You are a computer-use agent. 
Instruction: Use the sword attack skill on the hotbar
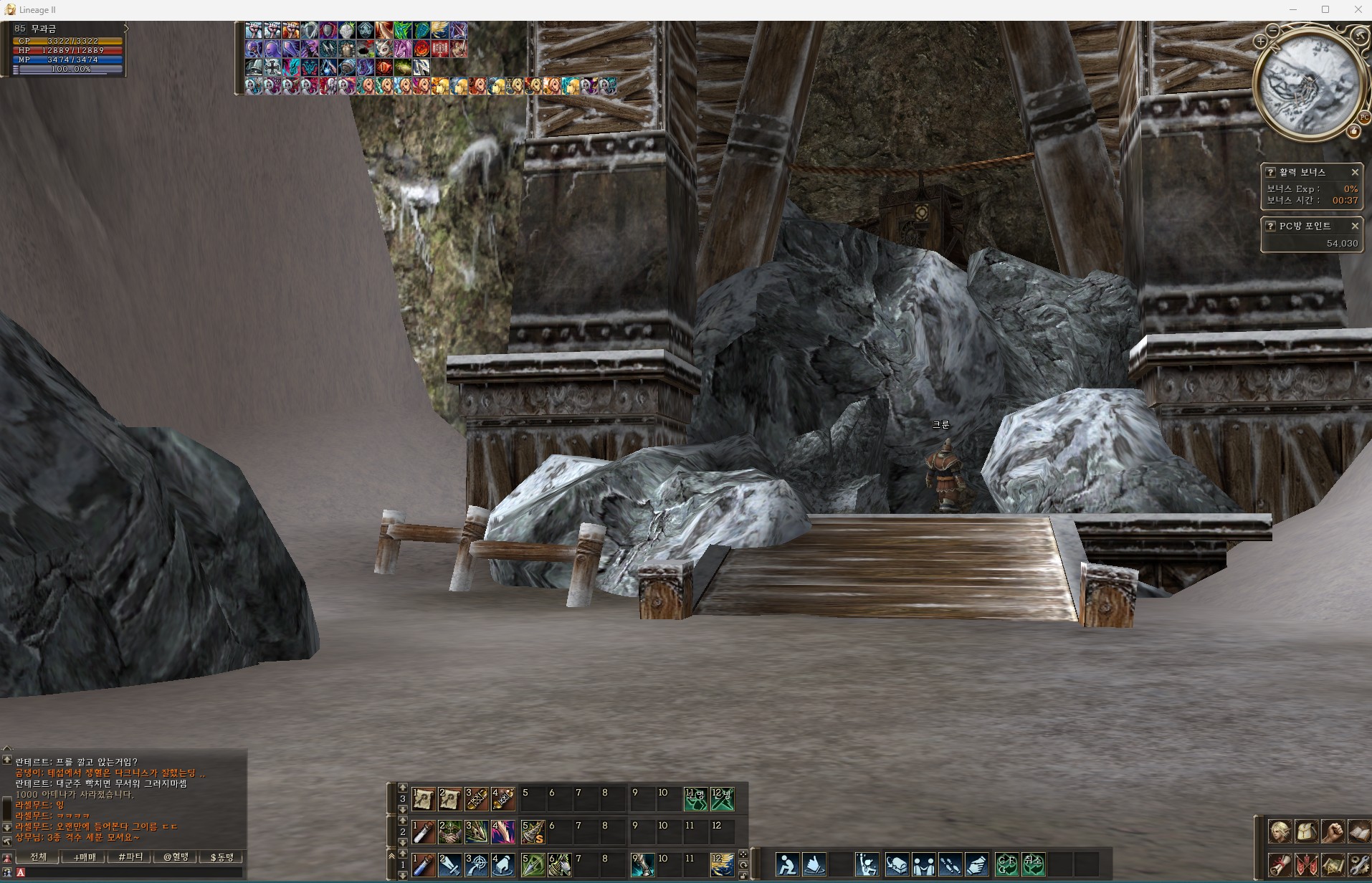[450, 865]
